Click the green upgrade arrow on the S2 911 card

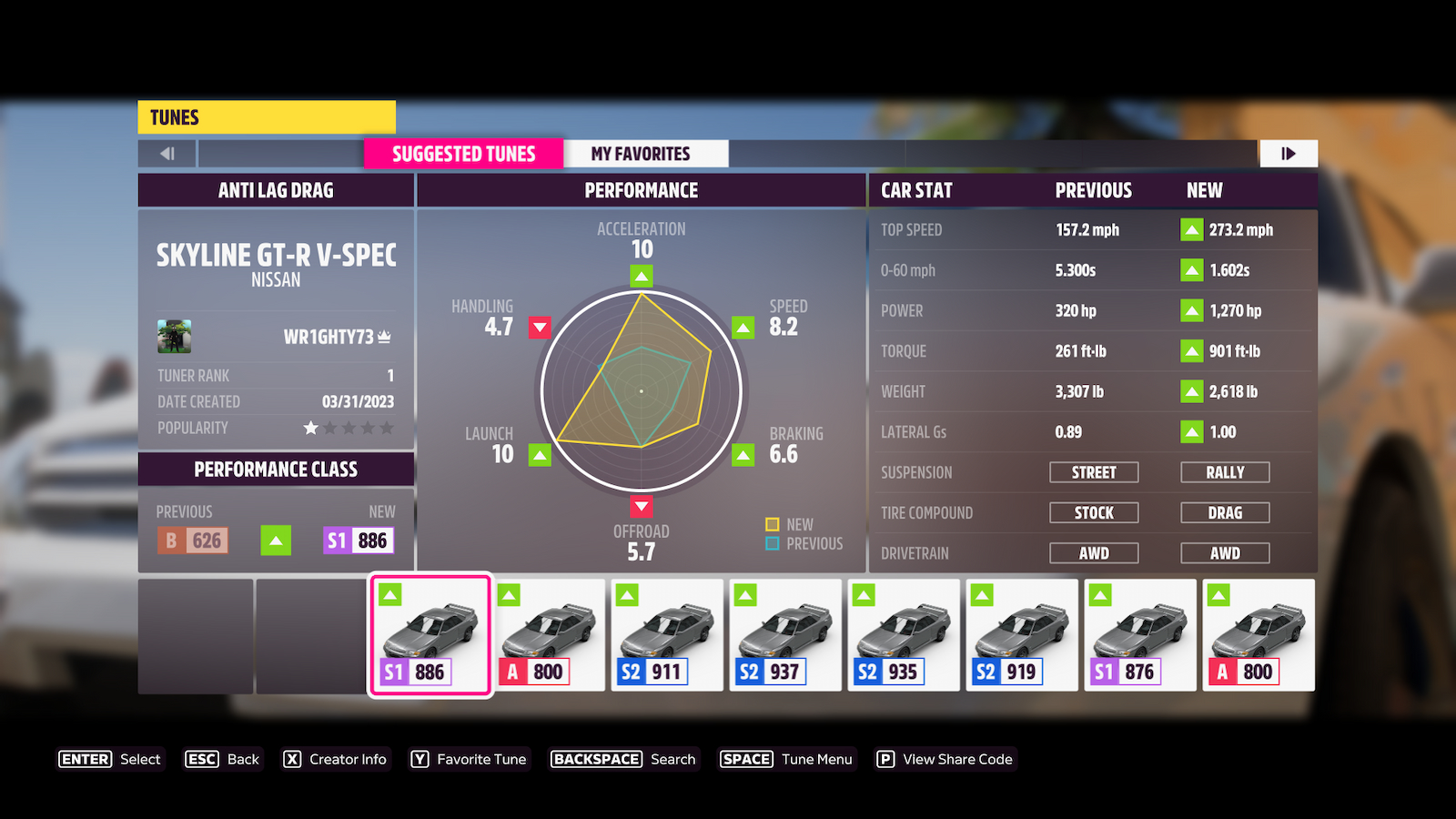tap(625, 596)
